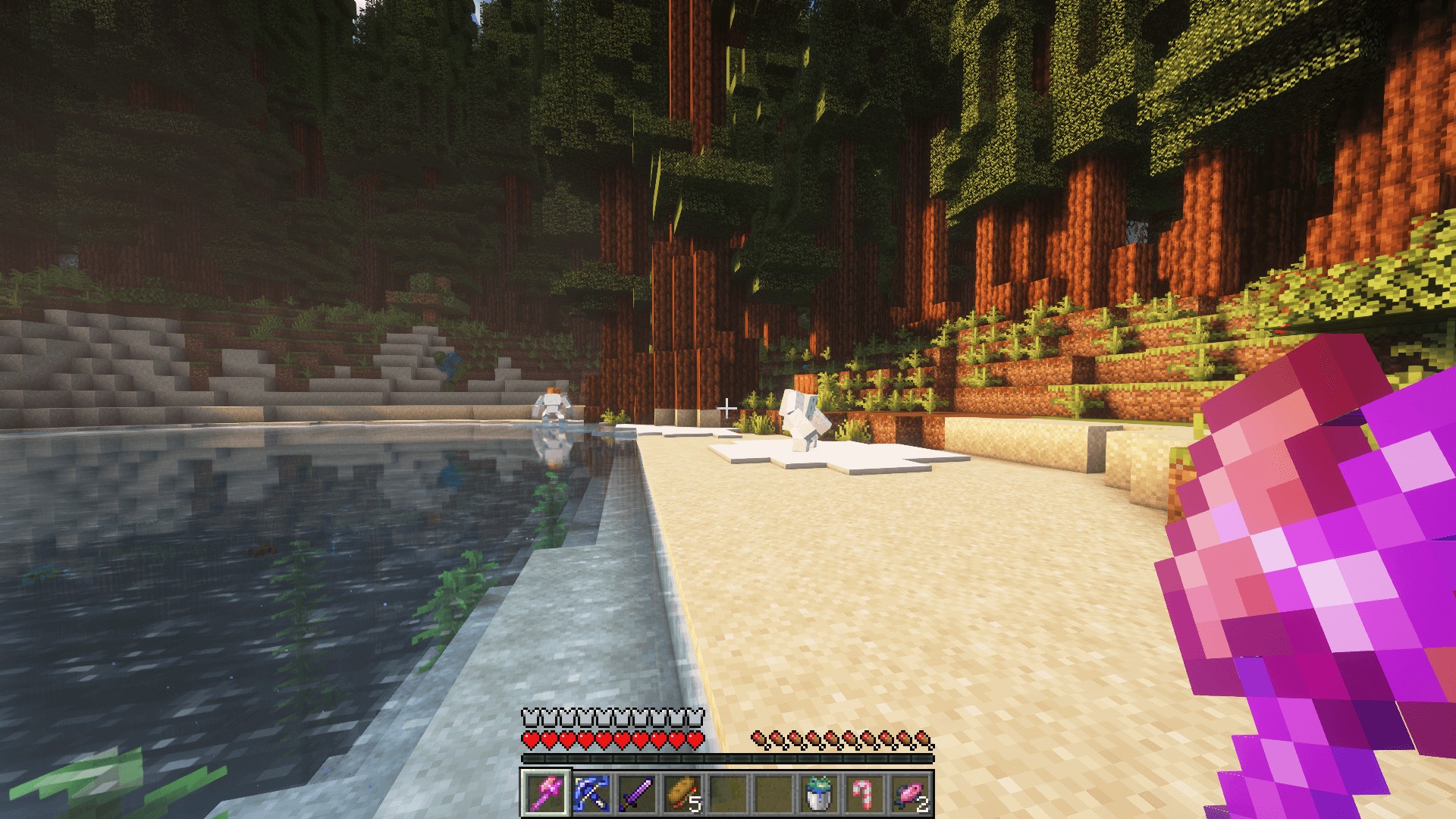Select the frog-in-bucket hotbar slot
1456x819 pixels.
(817, 793)
